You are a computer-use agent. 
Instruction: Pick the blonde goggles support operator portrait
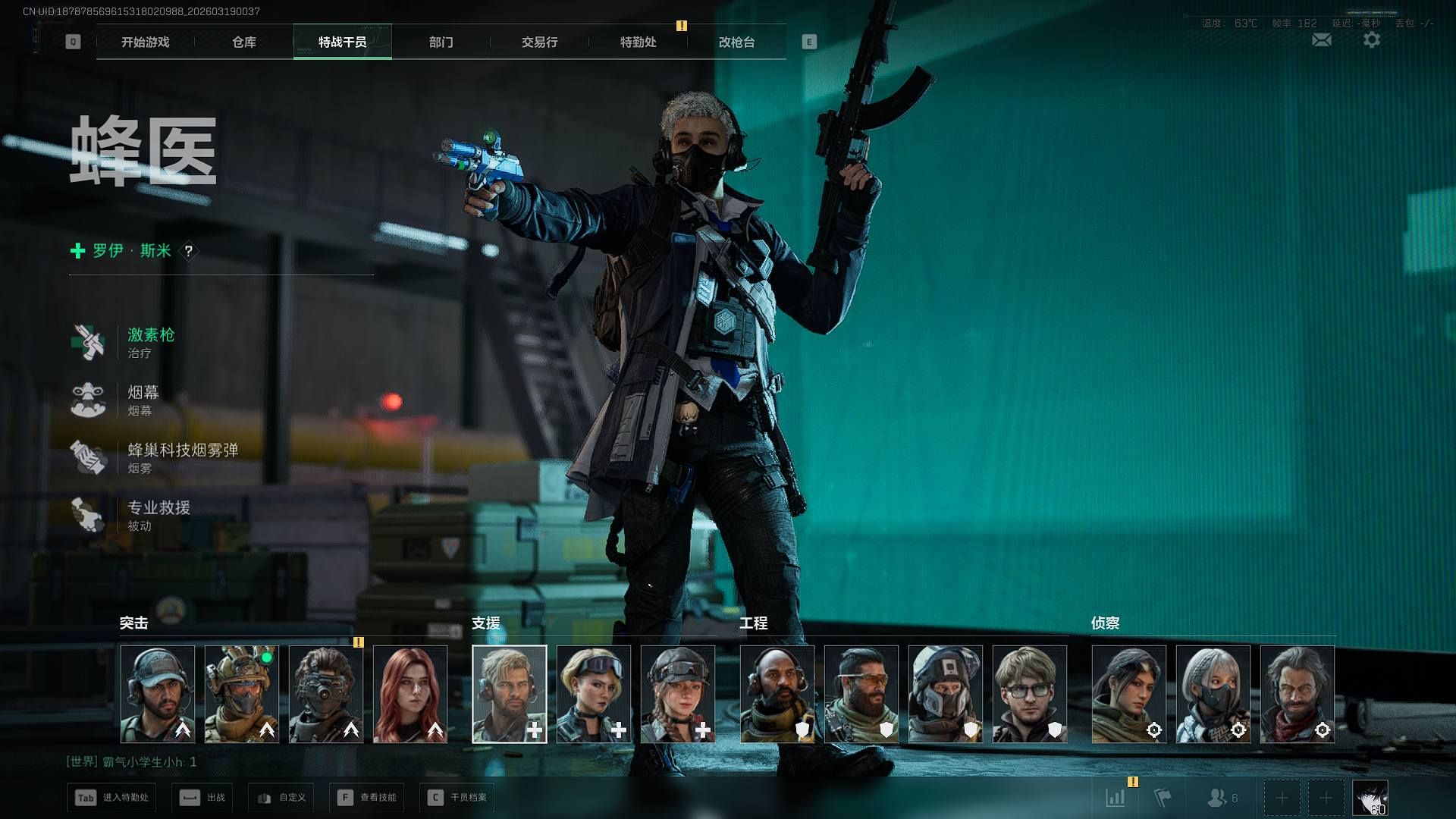[x=593, y=694]
